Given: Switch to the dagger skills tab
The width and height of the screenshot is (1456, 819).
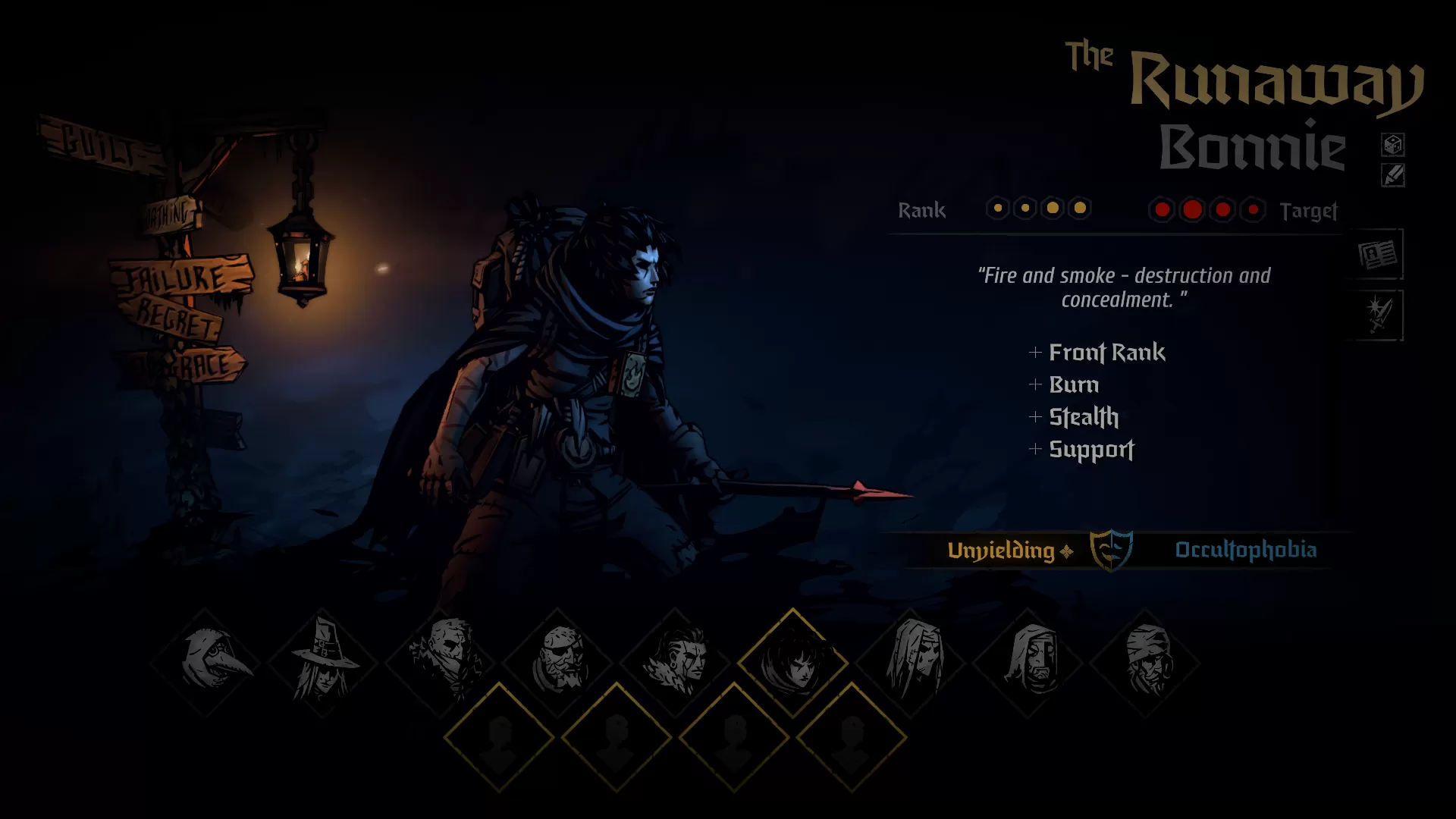Looking at the screenshot, I should 1377,315.
